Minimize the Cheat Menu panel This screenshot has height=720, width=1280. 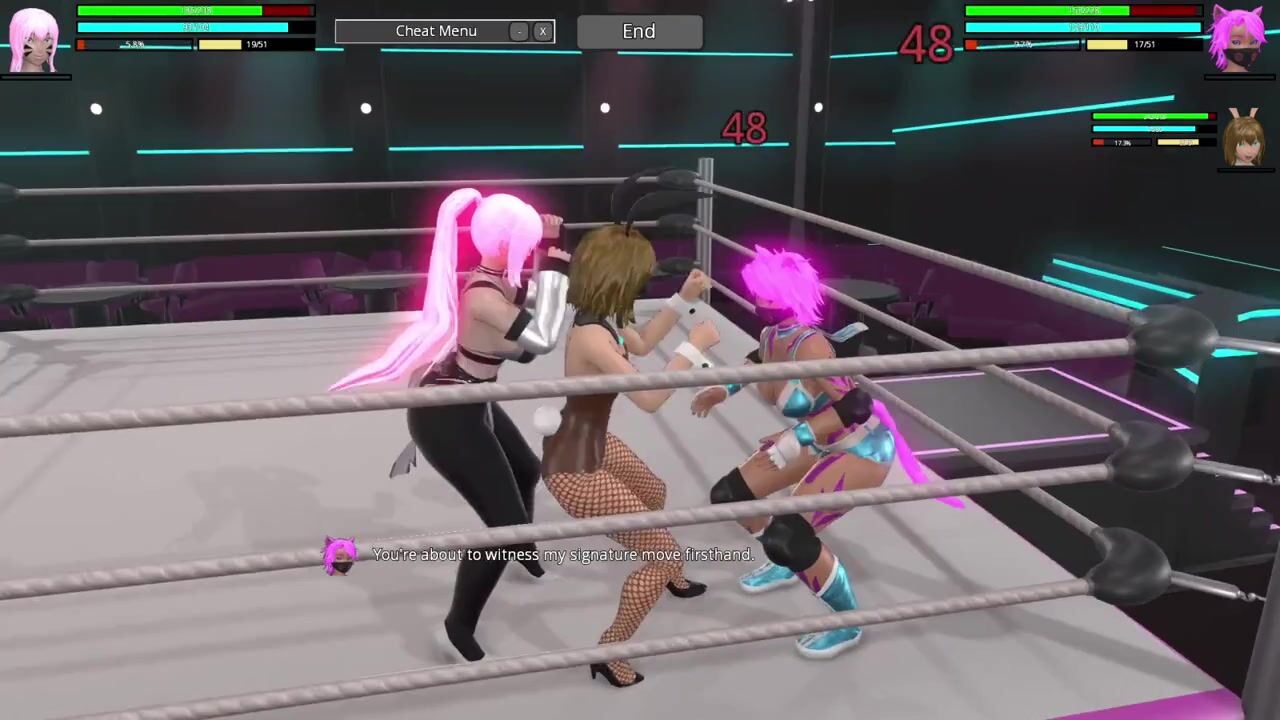[x=519, y=32]
